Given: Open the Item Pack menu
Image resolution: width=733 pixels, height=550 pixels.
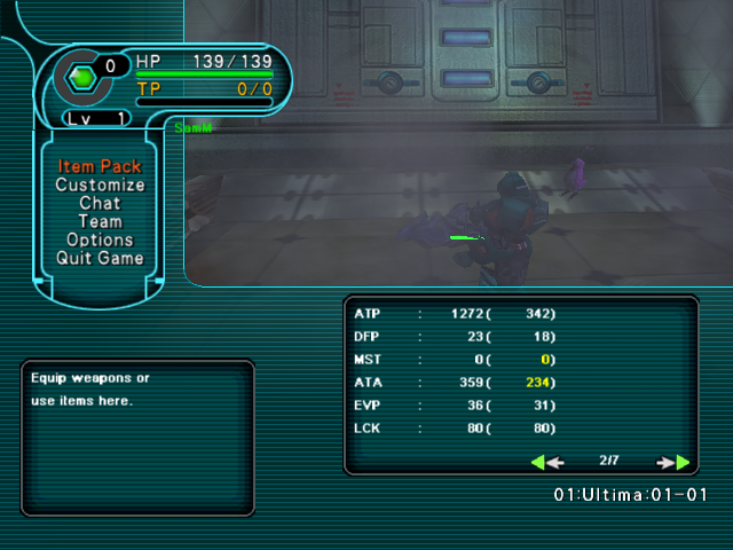Looking at the screenshot, I should [100, 167].
